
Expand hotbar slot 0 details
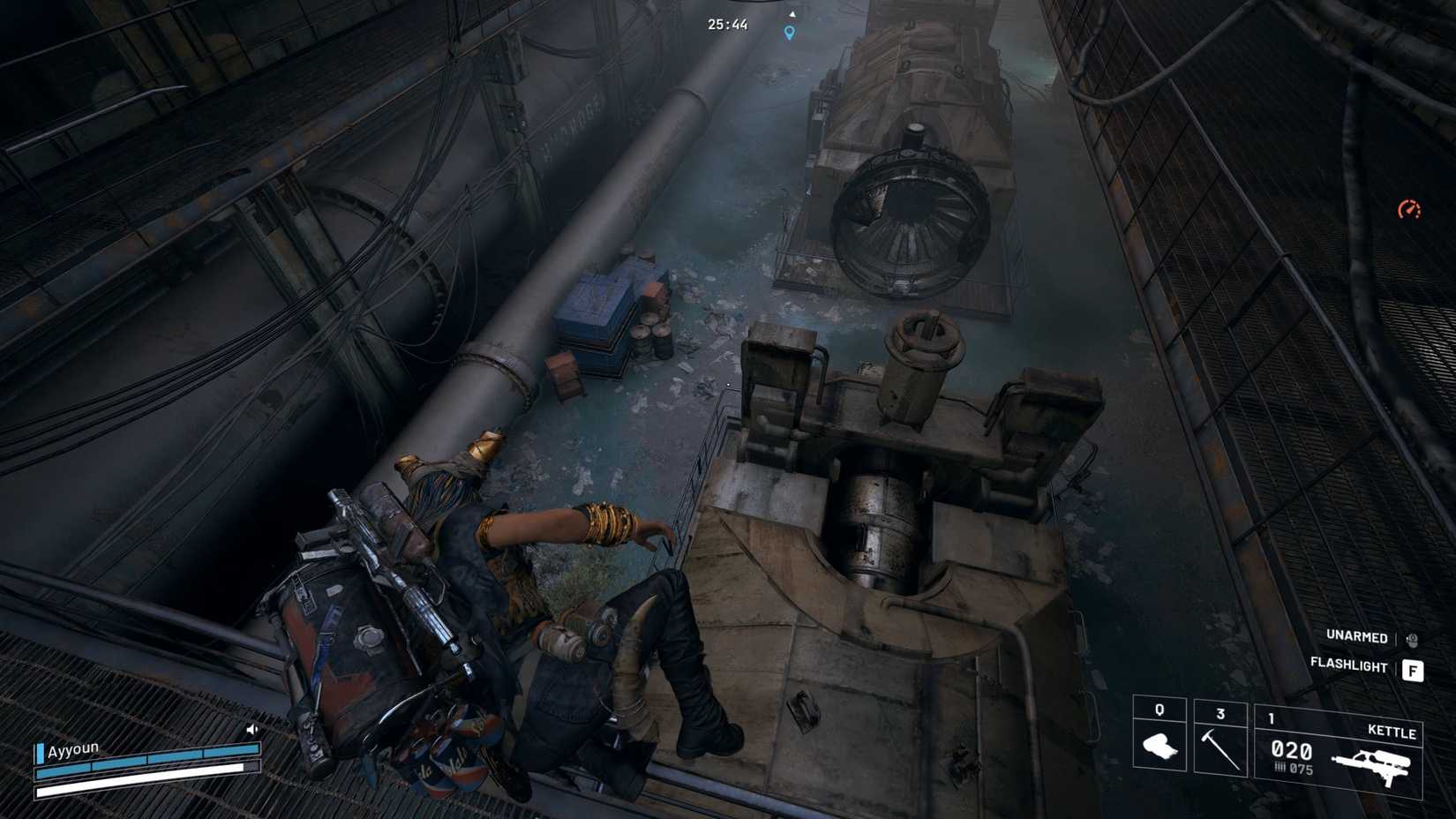click(1160, 712)
